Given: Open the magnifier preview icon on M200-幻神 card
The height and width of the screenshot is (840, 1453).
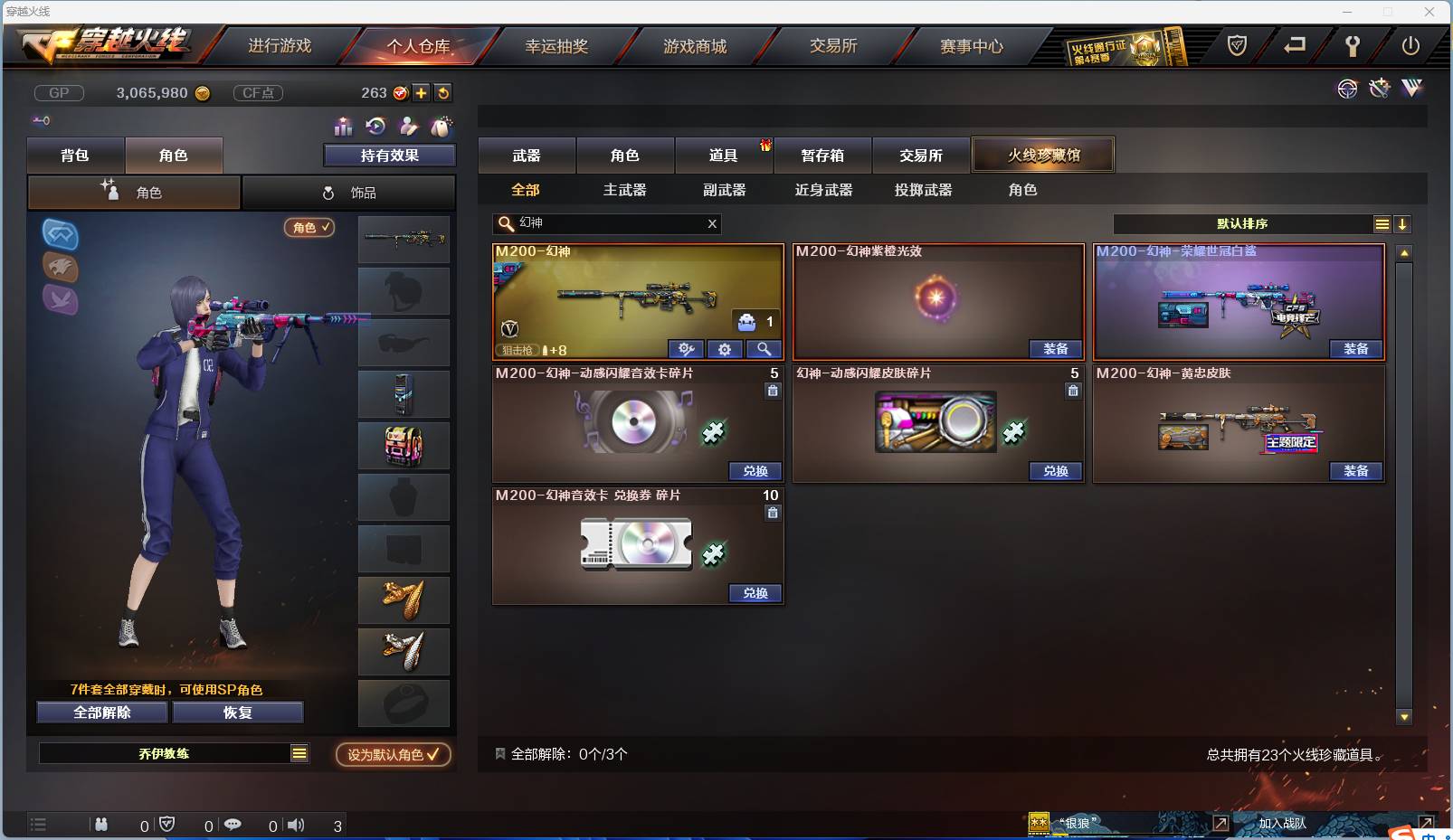Looking at the screenshot, I should (x=764, y=349).
